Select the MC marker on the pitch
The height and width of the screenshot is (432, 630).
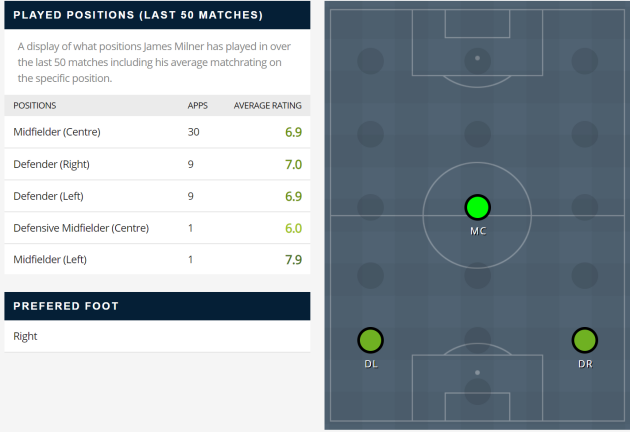tap(477, 208)
